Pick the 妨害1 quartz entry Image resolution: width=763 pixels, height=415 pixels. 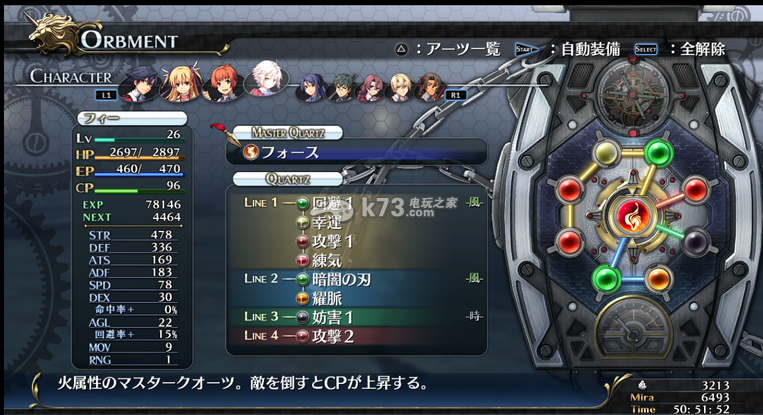pos(334,317)
